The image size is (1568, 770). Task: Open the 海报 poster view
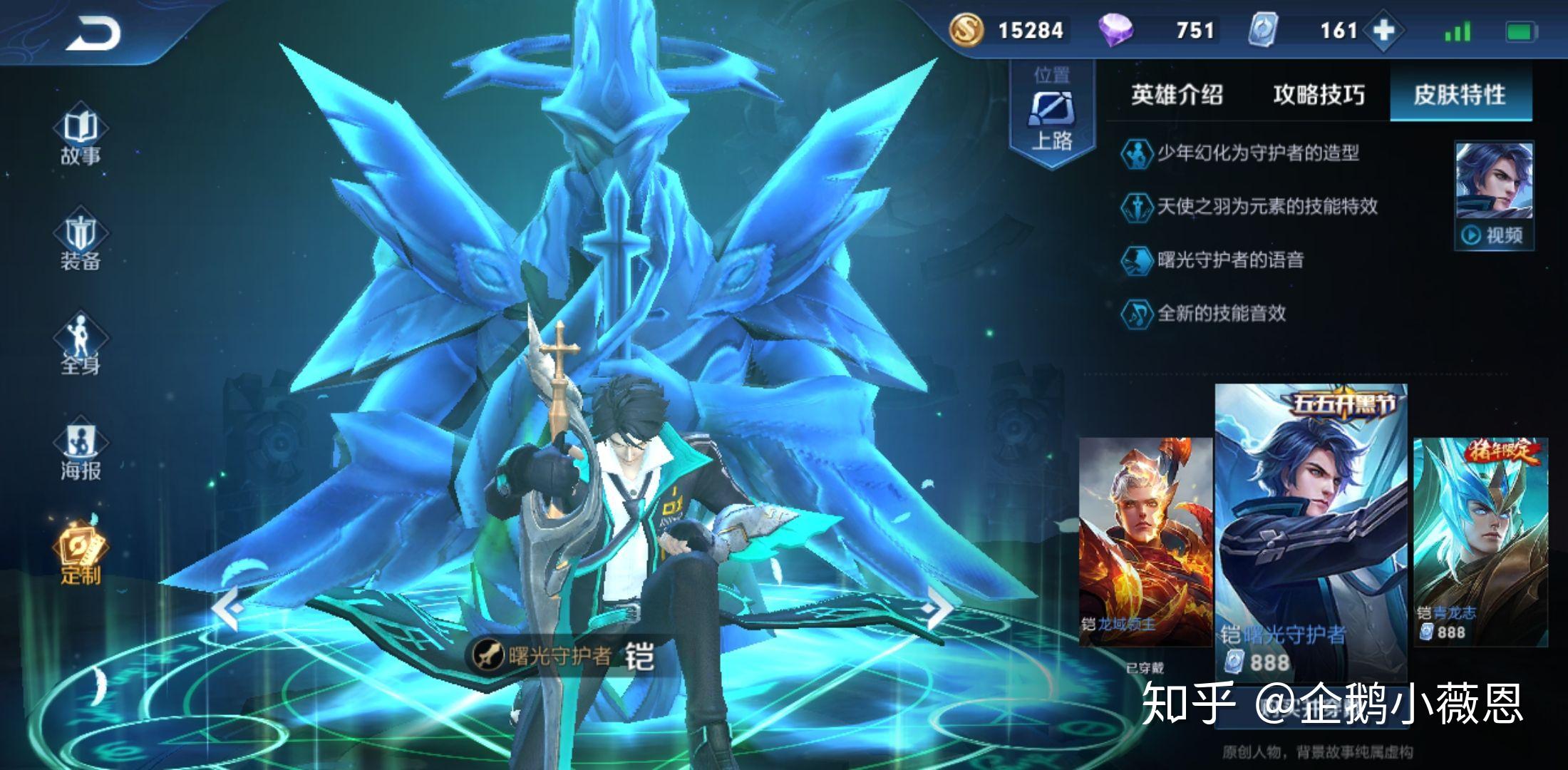pos(81,452)
